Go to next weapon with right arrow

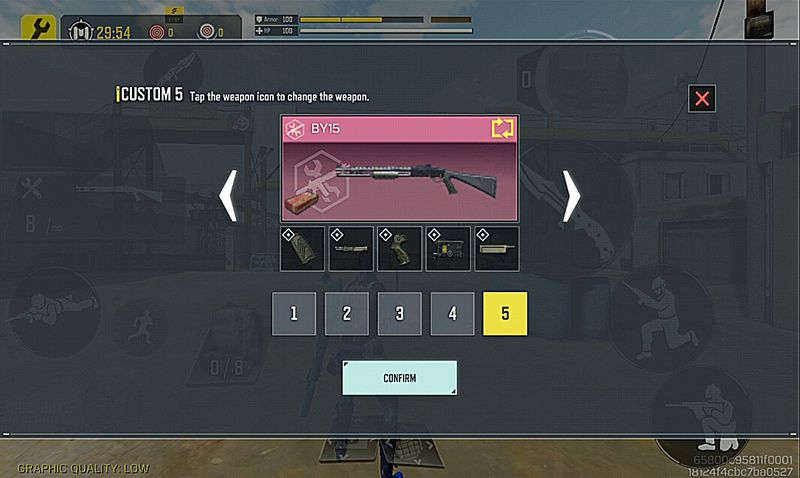(x=571, y=194)
